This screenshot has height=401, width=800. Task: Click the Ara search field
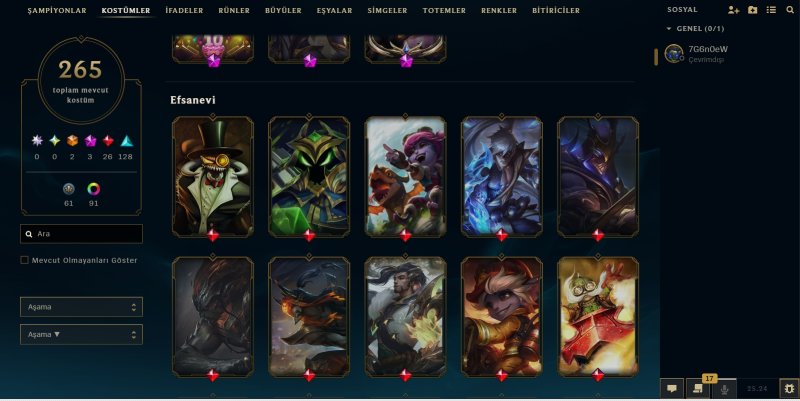81,234
